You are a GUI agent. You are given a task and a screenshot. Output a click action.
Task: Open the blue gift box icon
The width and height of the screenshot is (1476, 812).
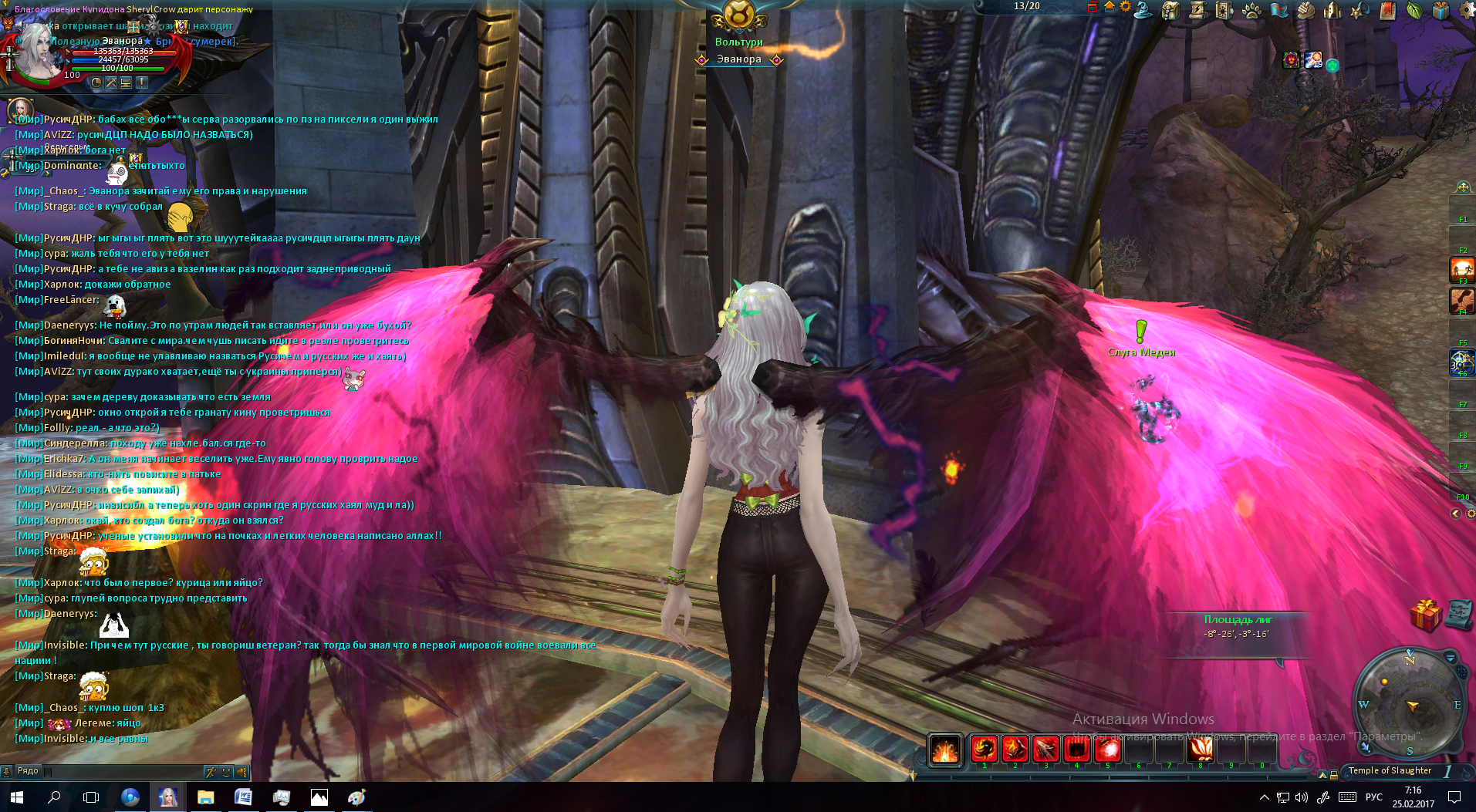tap(1441, 10)
